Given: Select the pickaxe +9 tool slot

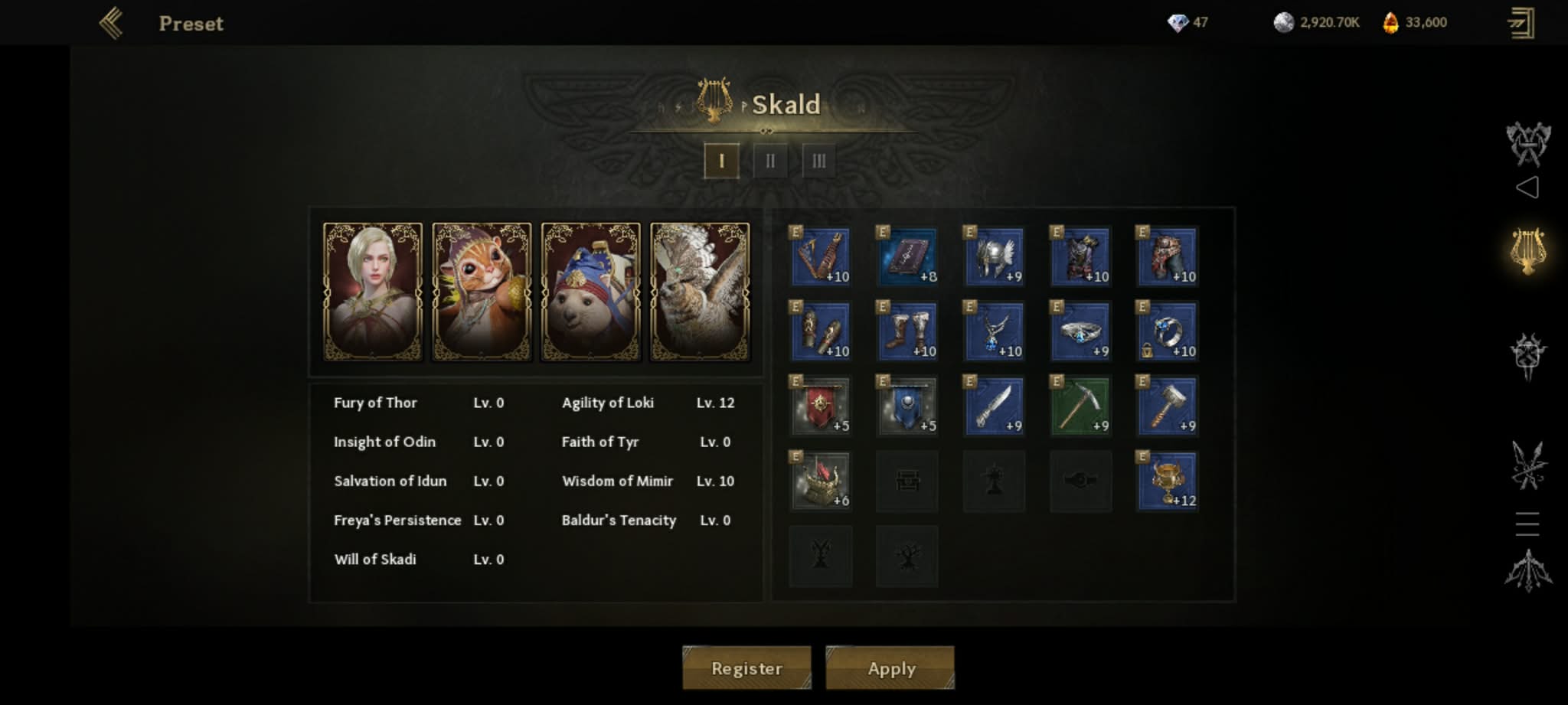Looking at the screenshot, I should tap(1080, 406).
